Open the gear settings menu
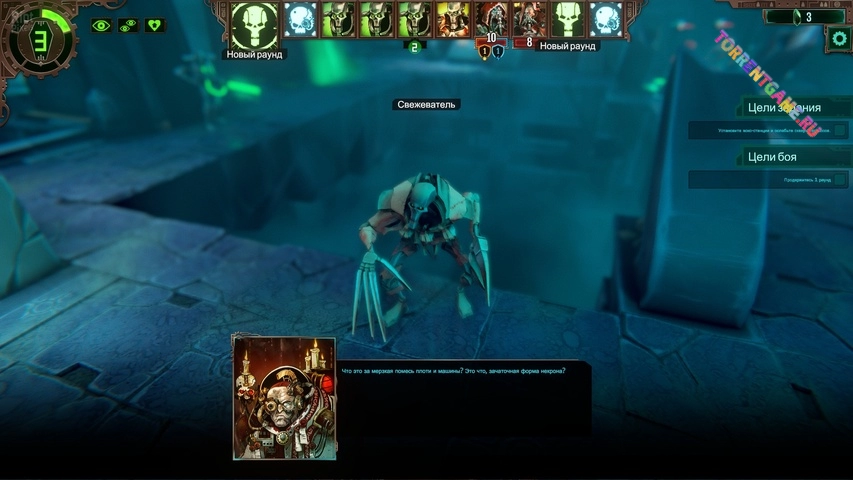This screenshot has height=480, width=853. (838, 39)
